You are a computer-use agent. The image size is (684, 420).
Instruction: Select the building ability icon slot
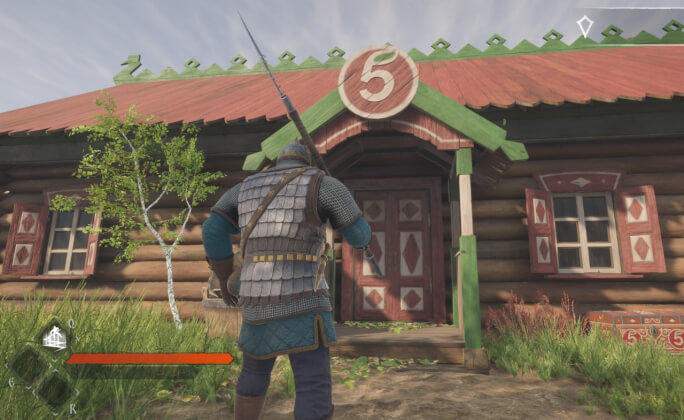click(55, 338)
